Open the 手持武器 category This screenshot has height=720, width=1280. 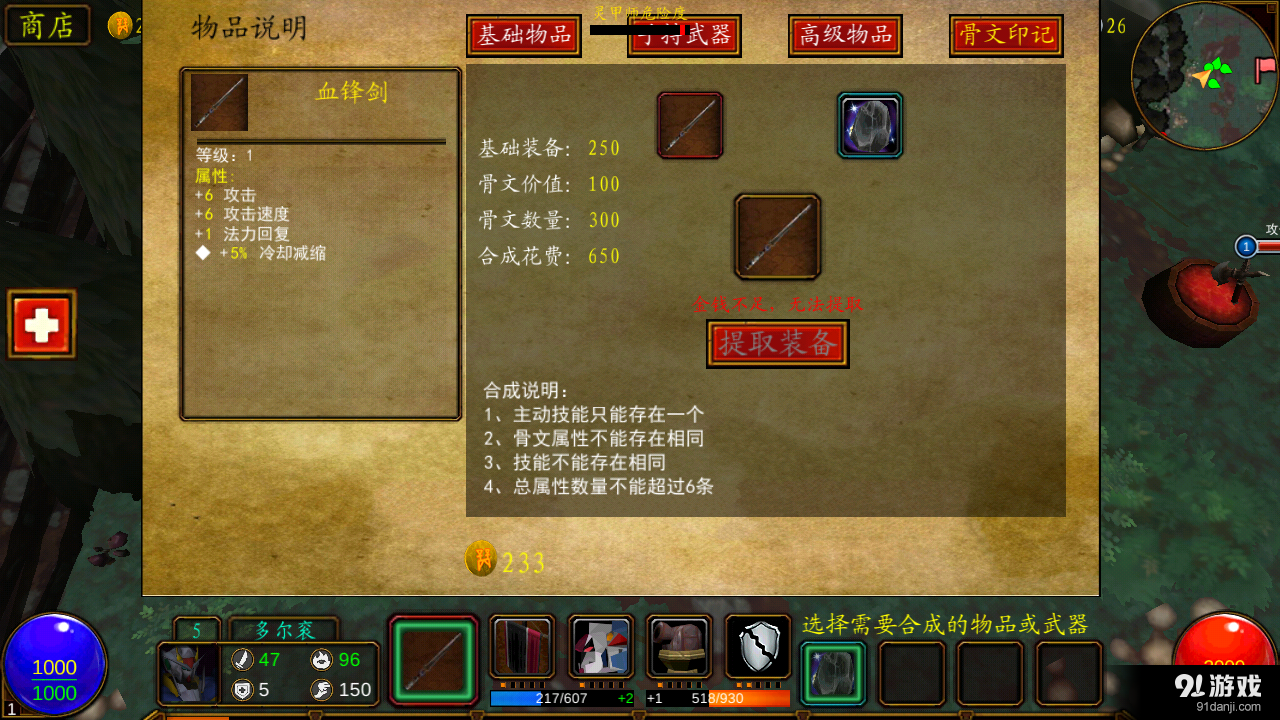(x=684, y=34)
